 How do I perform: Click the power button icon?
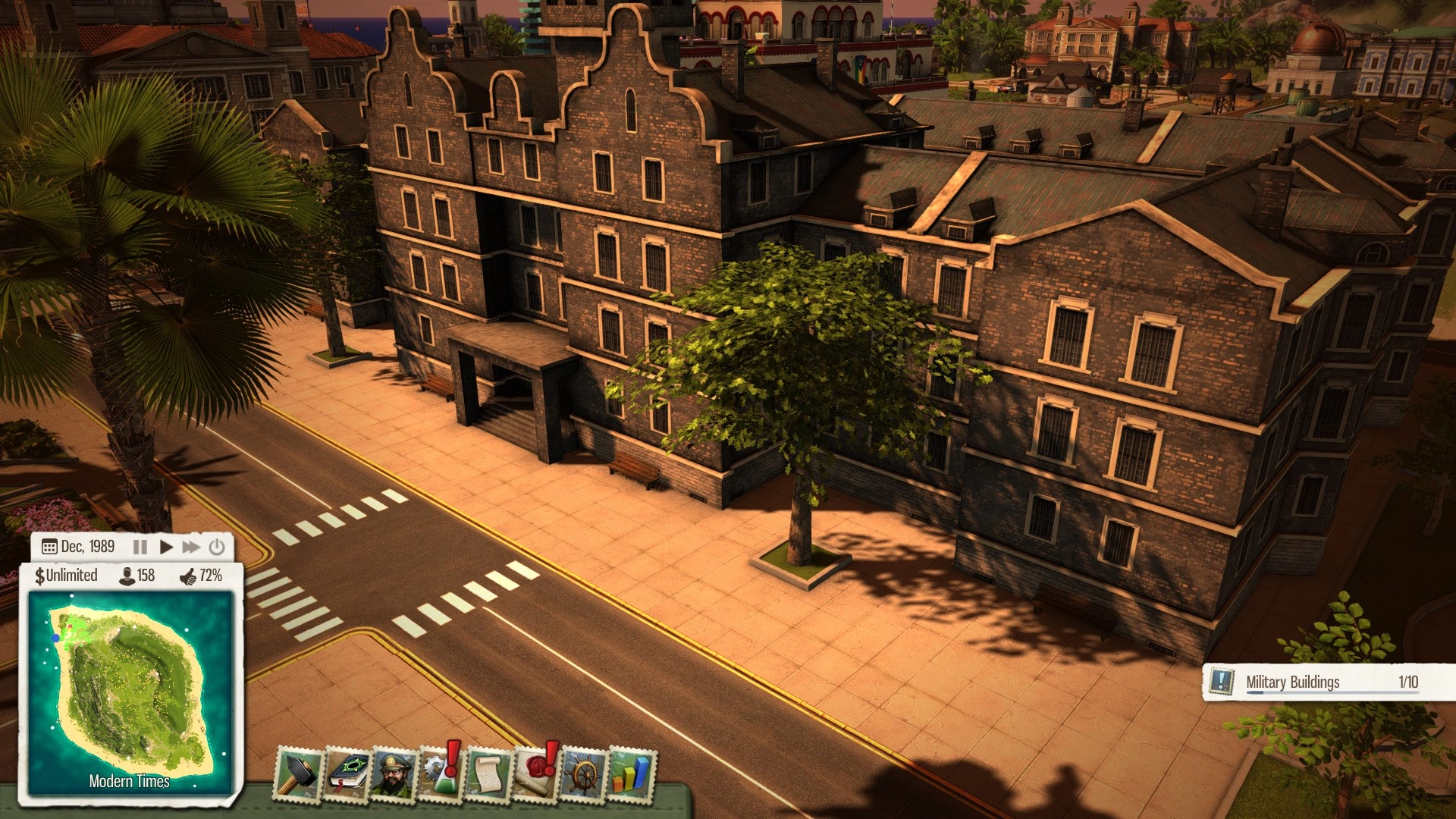click(217, 547)
